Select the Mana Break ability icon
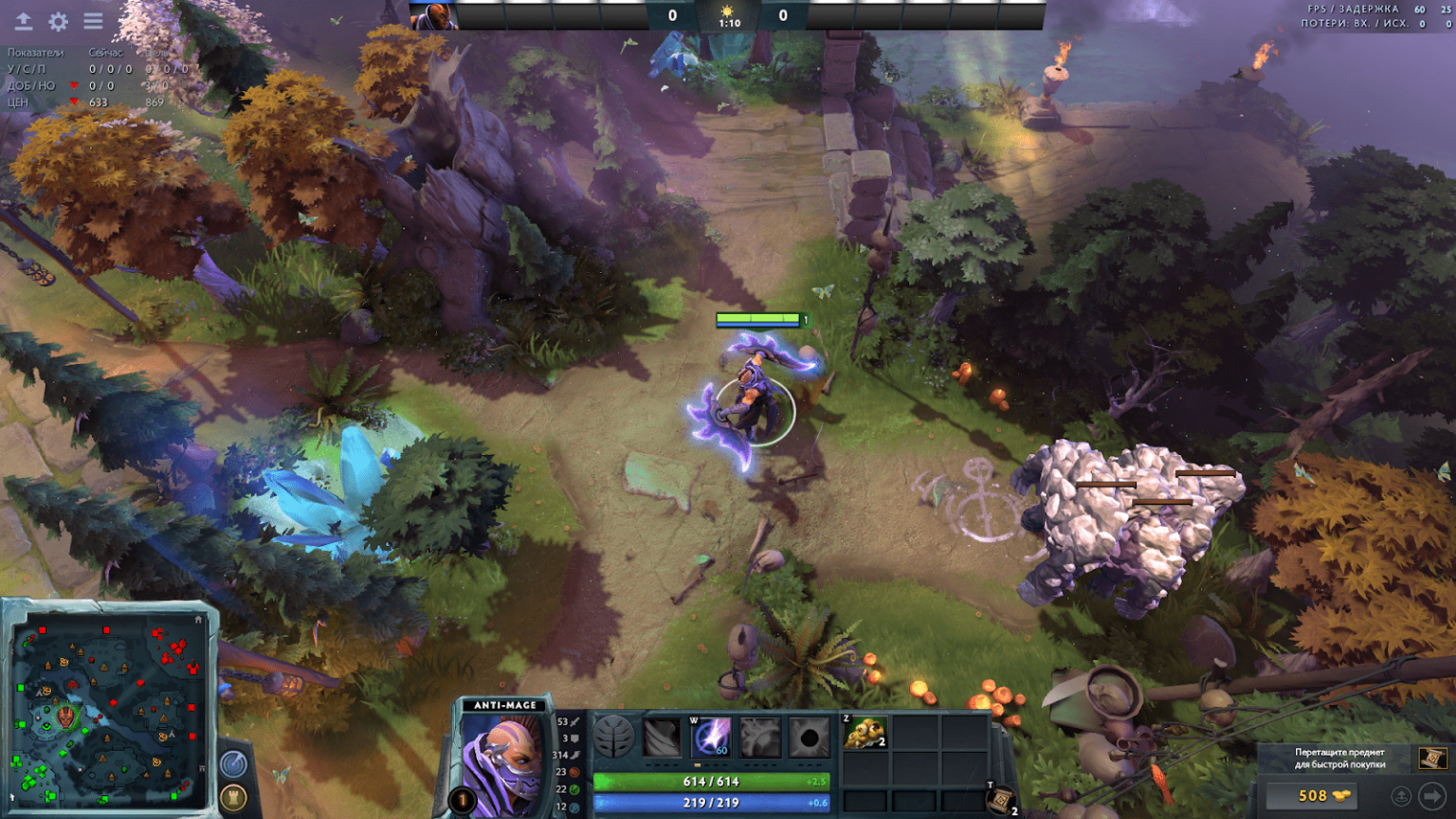The image size is (1456, 819). (663, 737)
